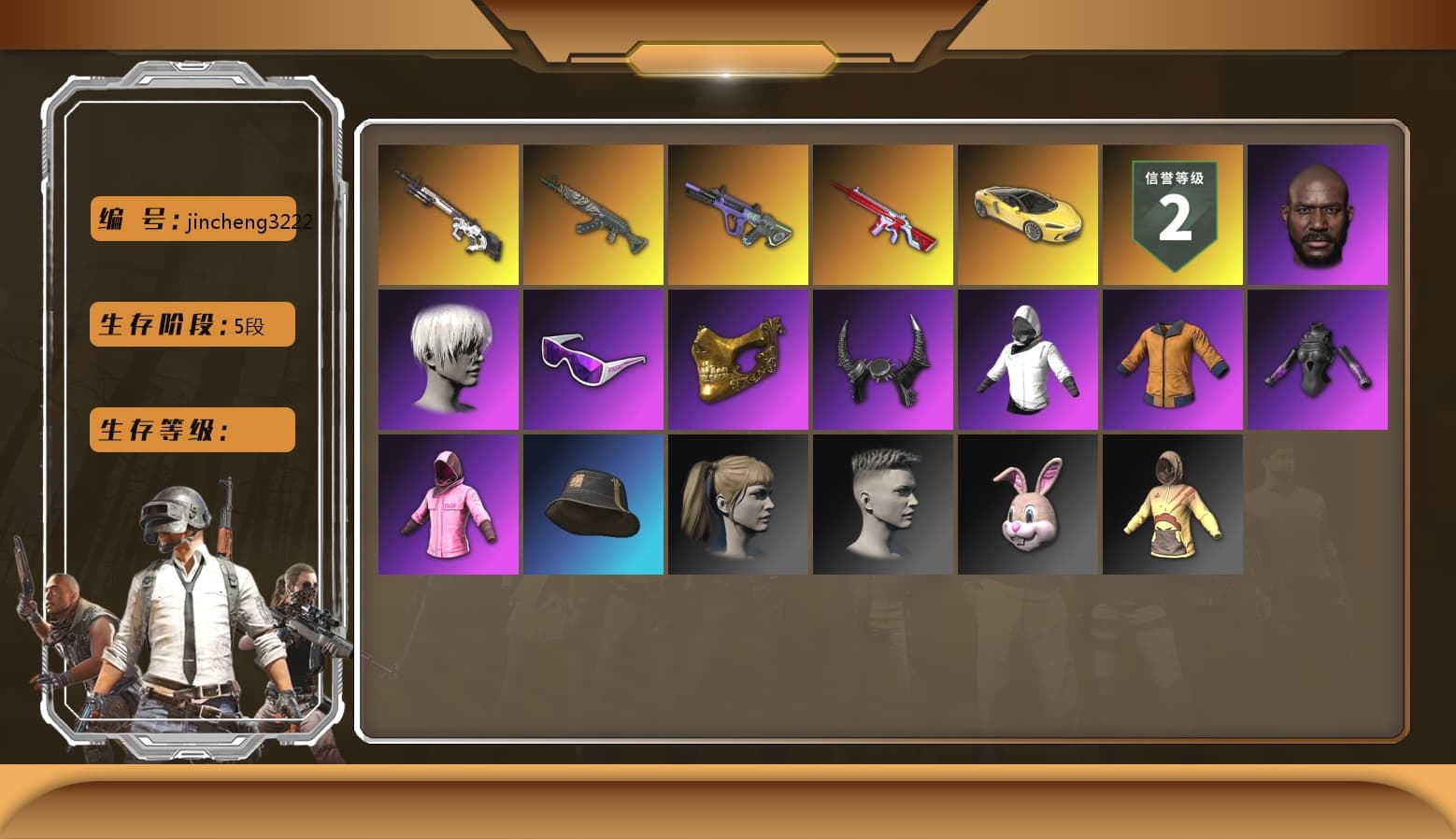The width and height of the screenshot is (1456, 839).
Task: Click the 信誉等级 2 reputation badge
Action: [1174, 214]
